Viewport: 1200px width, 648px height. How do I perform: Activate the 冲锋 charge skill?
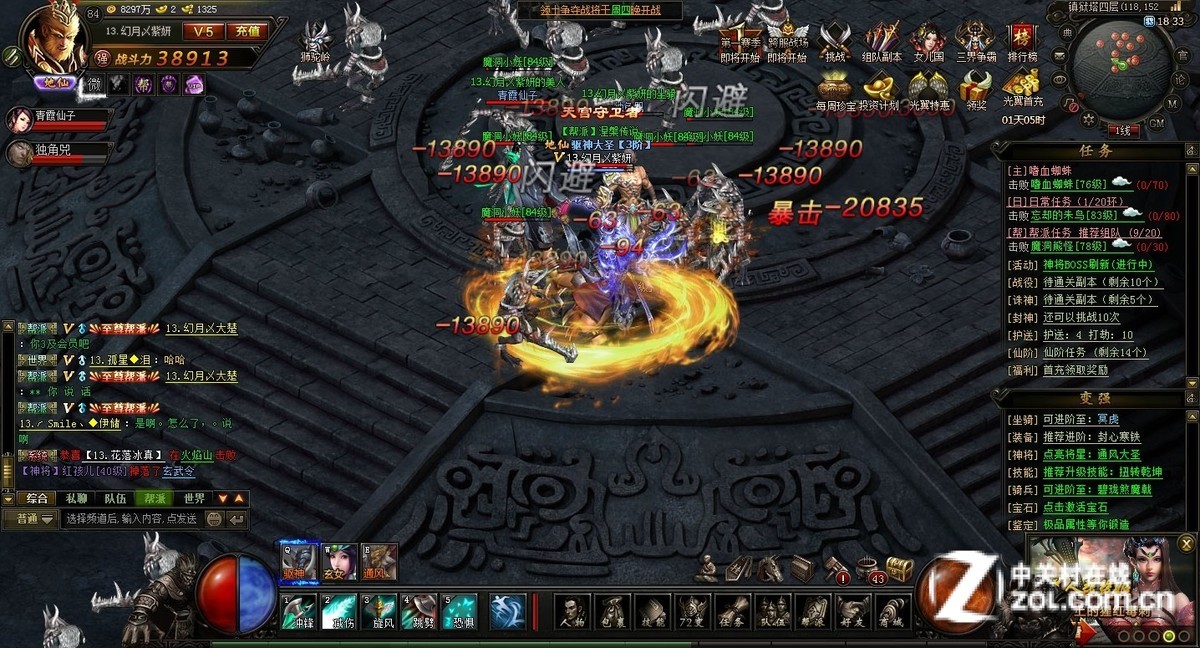click(x=298, y=611)
